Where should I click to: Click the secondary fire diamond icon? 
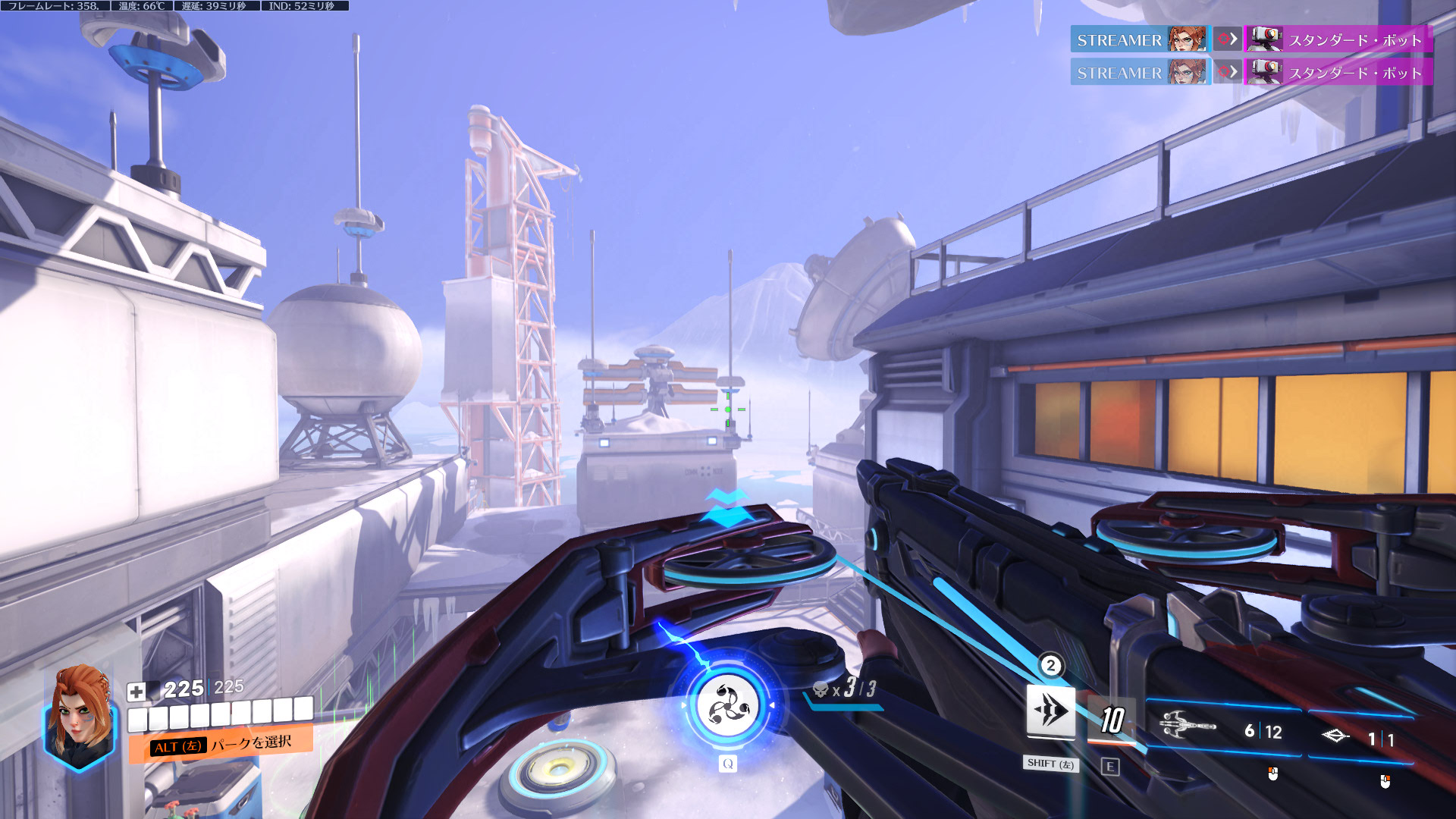click(1335, 736)
